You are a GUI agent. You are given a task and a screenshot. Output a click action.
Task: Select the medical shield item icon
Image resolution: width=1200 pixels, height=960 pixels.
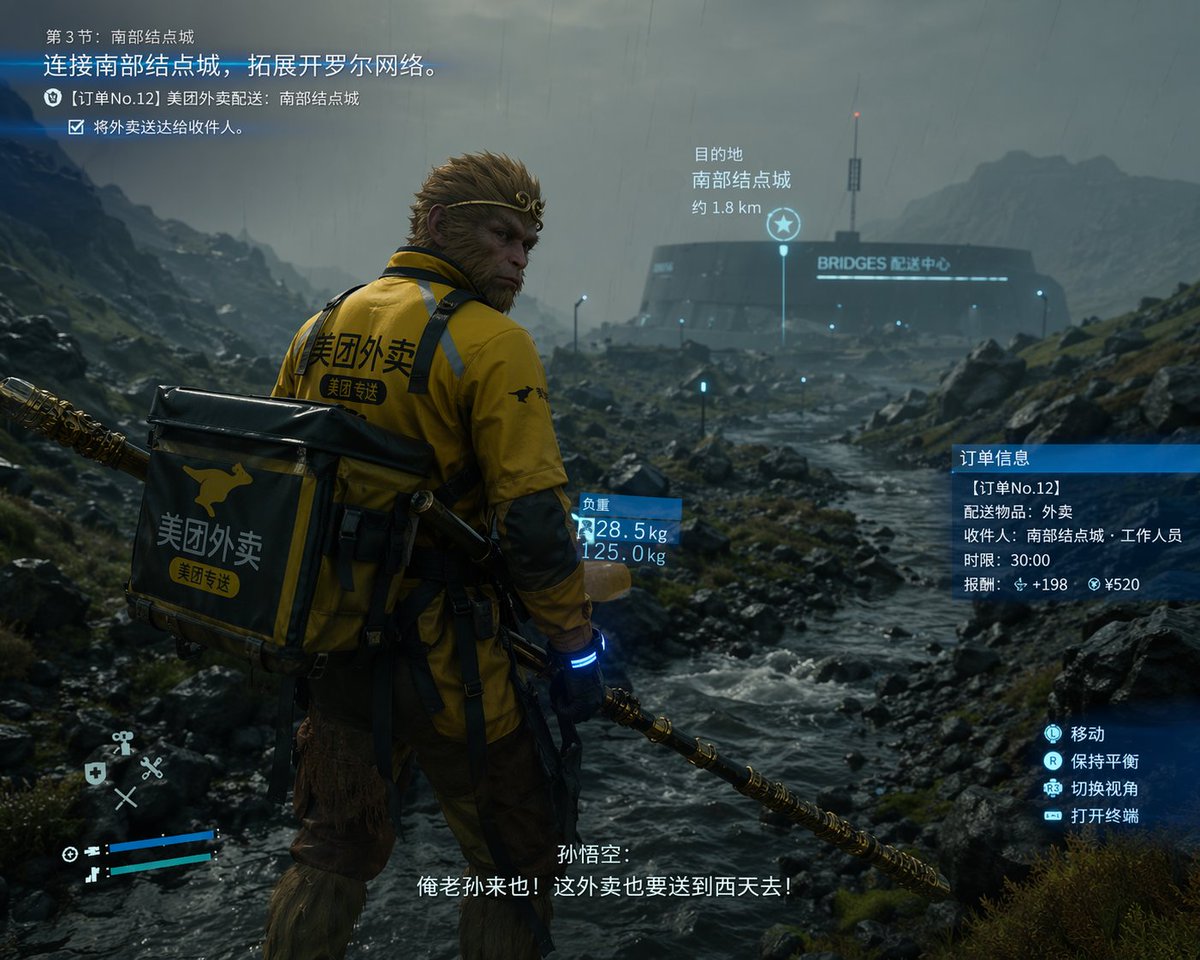coord(95,772)
